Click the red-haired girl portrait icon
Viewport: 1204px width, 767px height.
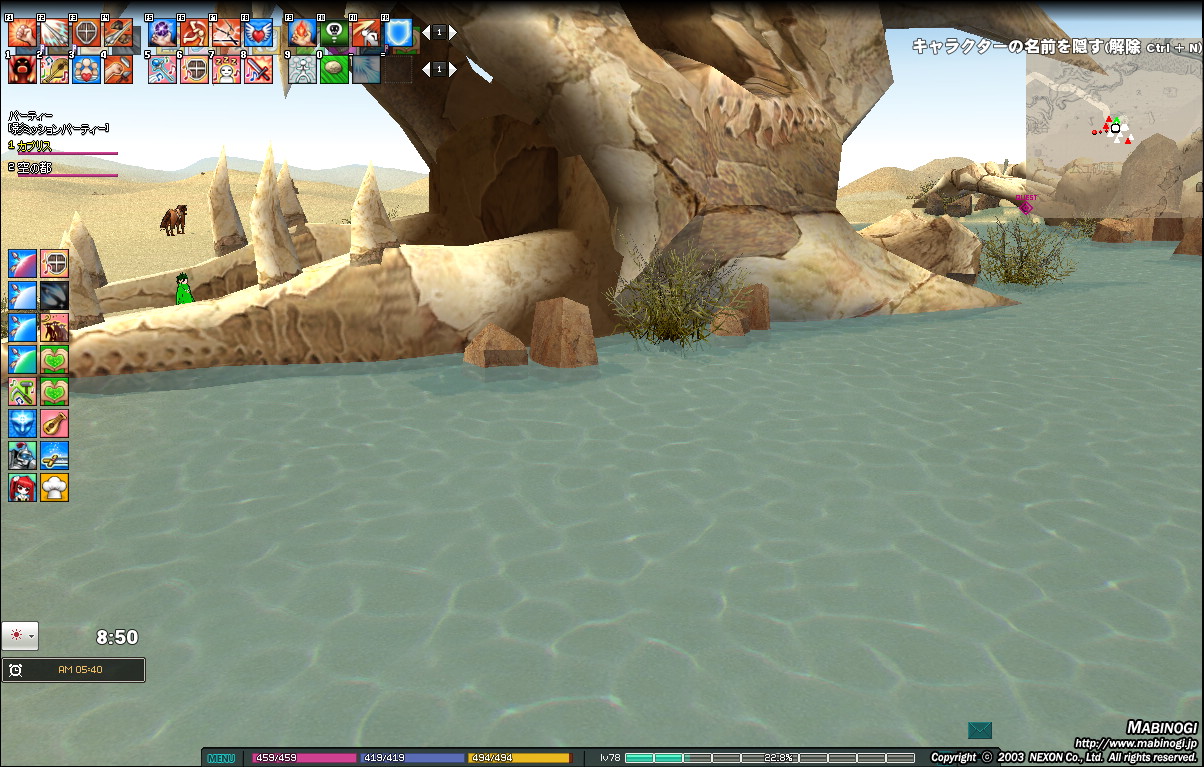[x=22, y=488]
